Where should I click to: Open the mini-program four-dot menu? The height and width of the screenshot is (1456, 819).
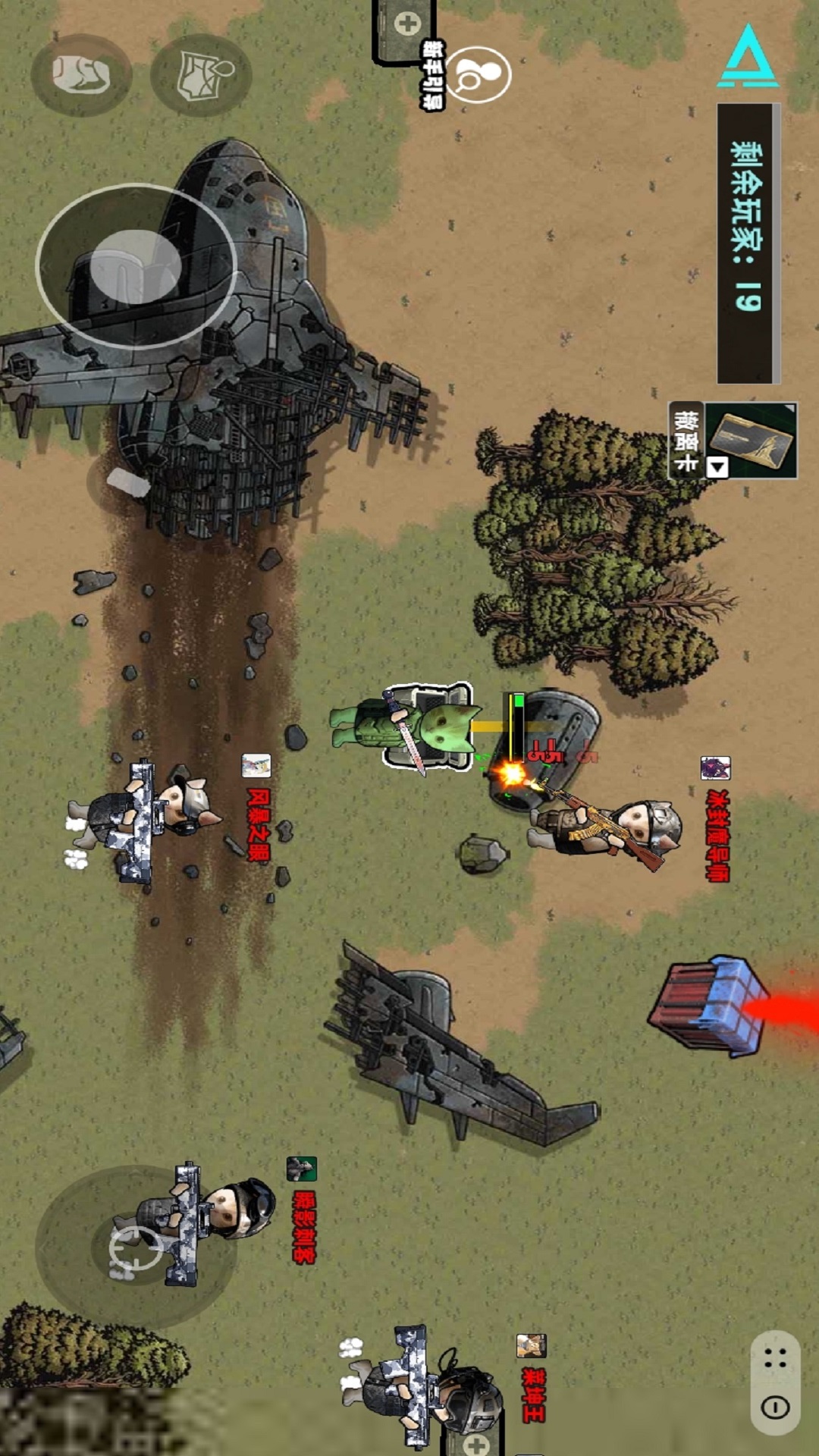point(775,1359)
